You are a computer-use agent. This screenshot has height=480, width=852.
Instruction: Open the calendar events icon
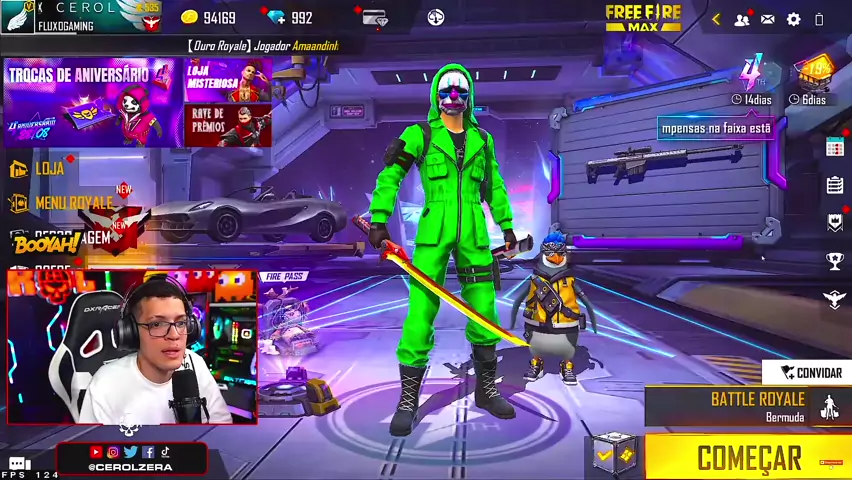pos(834,148)
